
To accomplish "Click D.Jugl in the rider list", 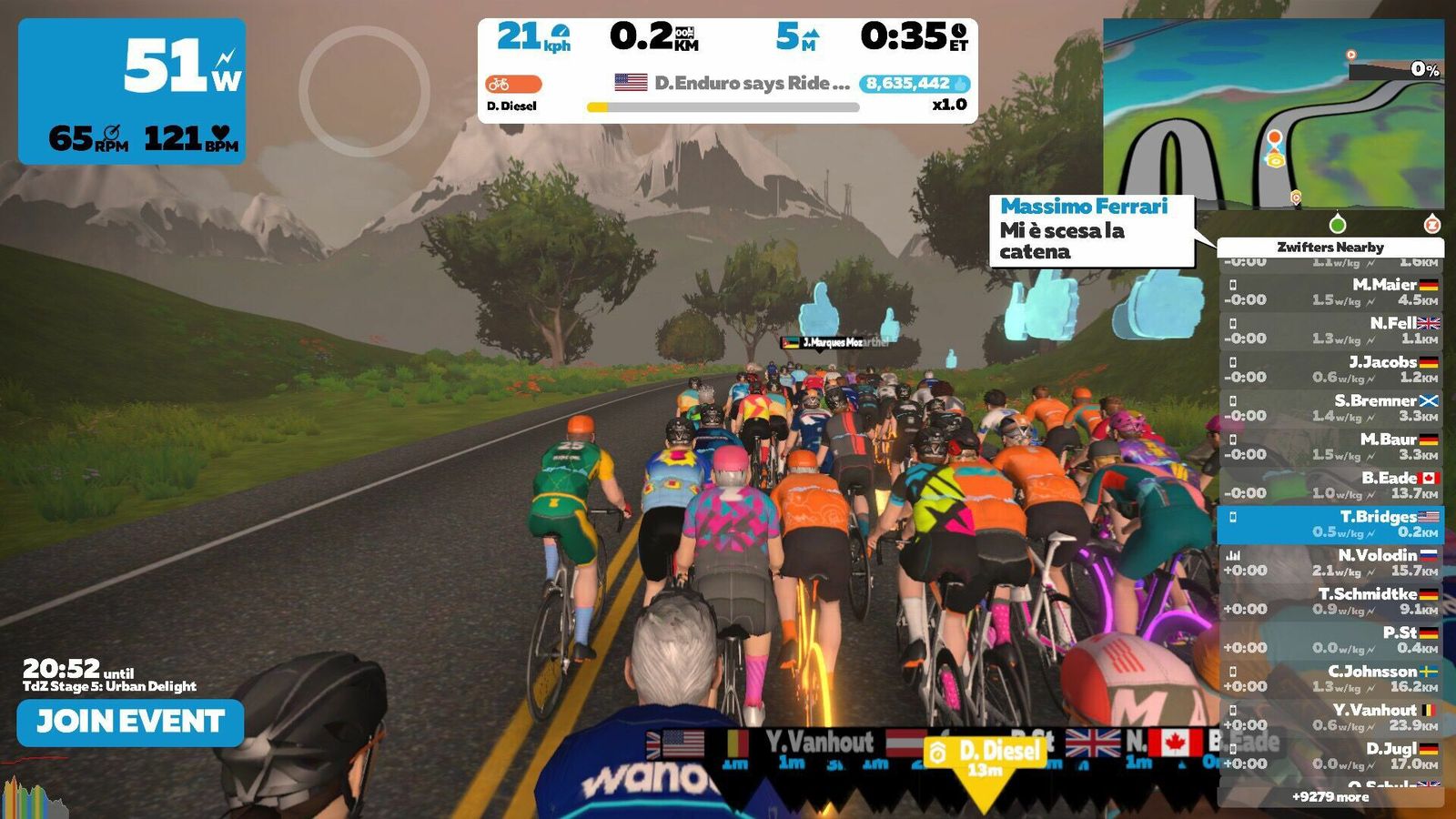I will (x=1330, y=756).
